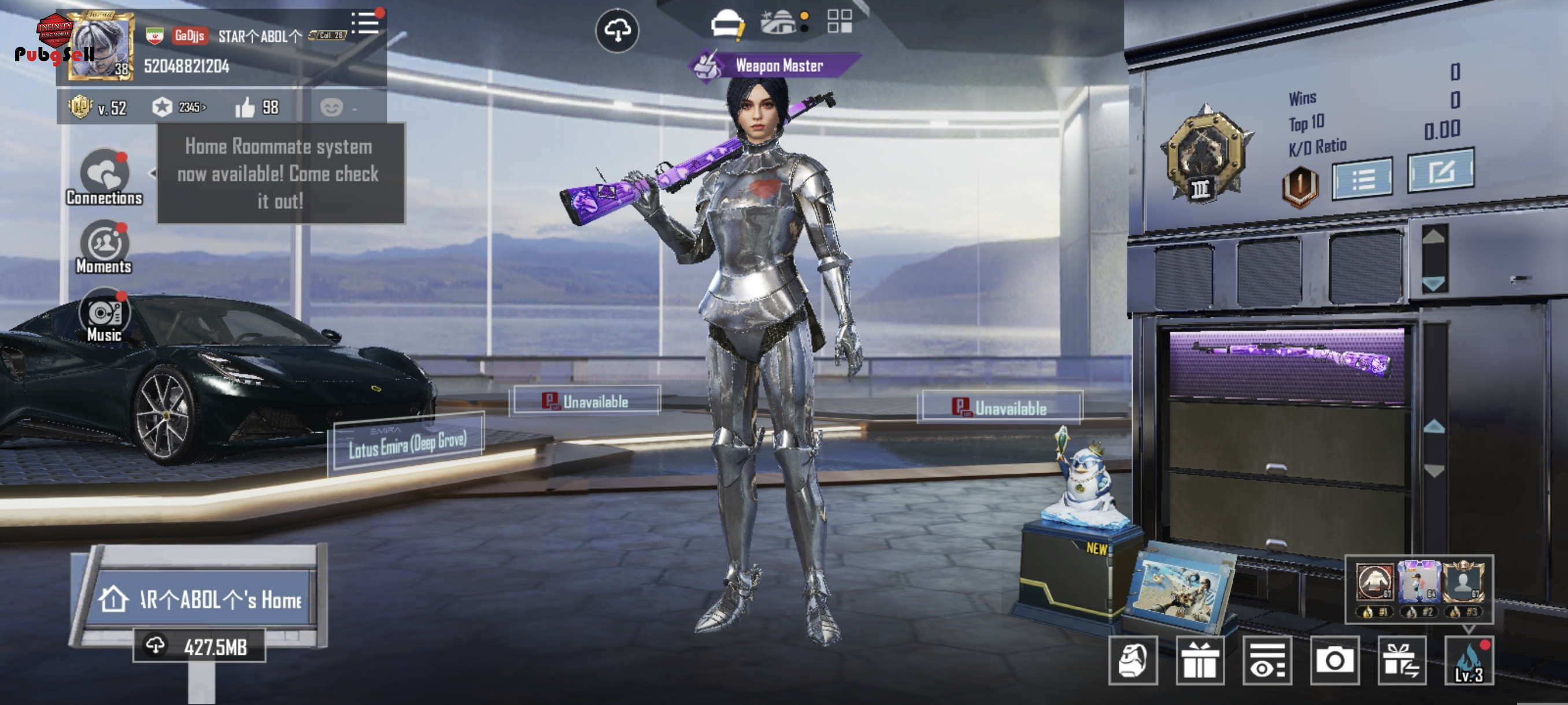This screenshot has width=1568, height=705.
Task: Download the 427.5MB home resource
Action: point(199,646)
